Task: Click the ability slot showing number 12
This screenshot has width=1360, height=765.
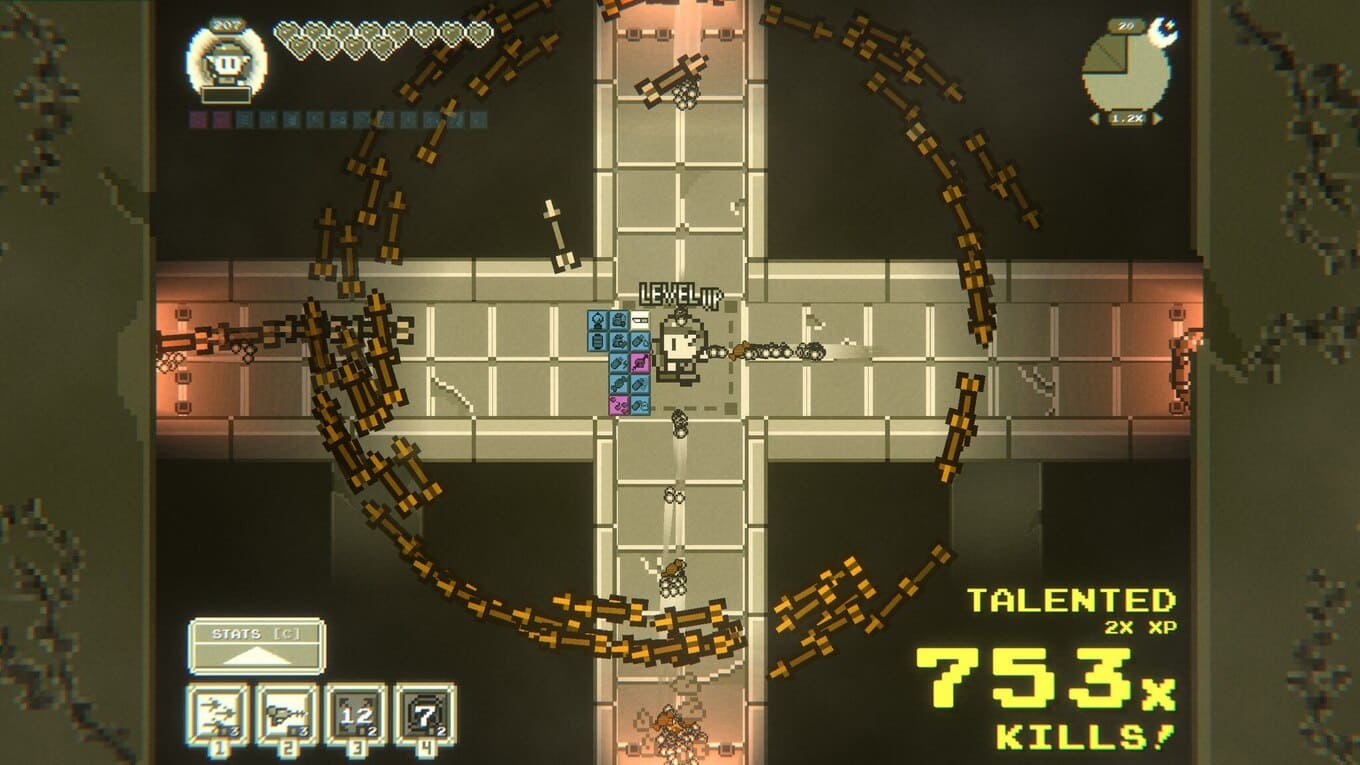Action: coord(355,714)
